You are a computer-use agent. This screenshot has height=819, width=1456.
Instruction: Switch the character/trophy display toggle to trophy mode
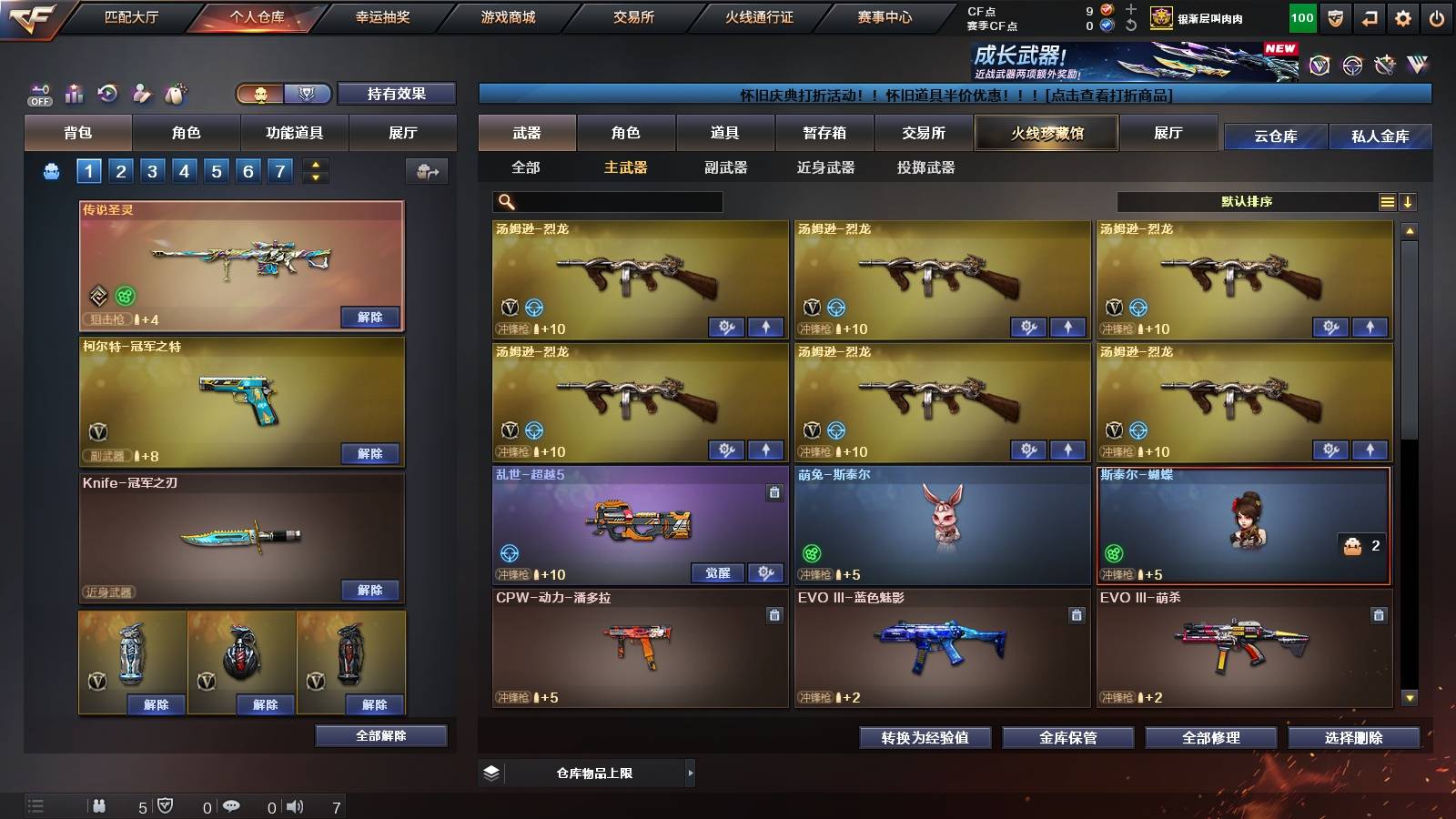tap(308, 94)
